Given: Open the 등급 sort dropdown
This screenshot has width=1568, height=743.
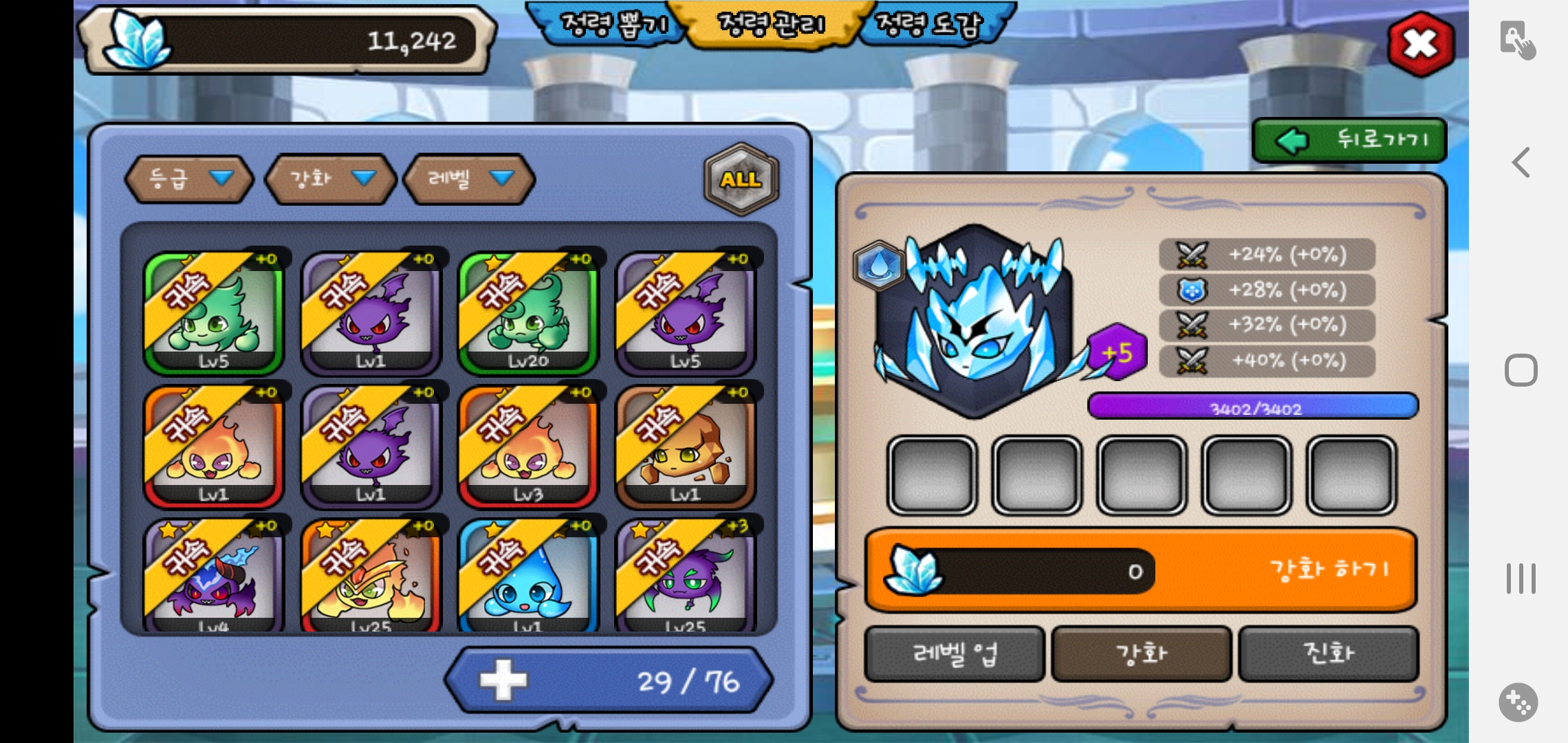Looking at the screenshot, I should pos(189,179).
